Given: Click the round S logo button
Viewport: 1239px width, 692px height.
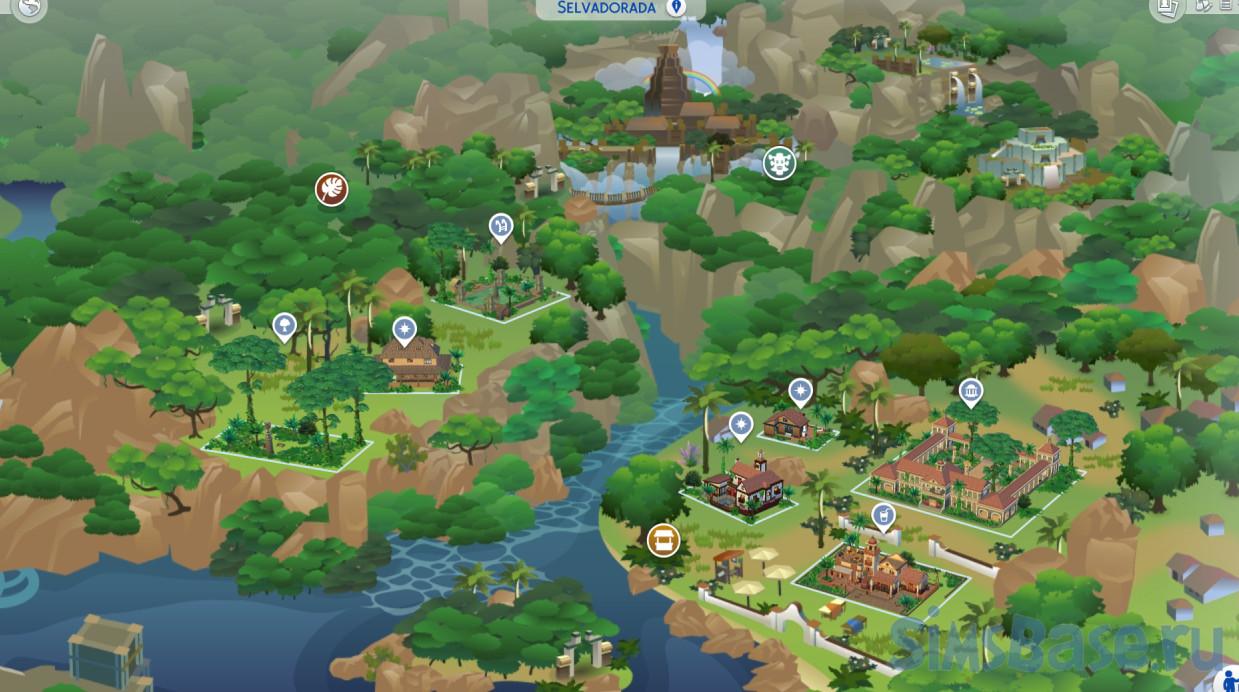Looking at the screenshot, I should click(30, 9).
